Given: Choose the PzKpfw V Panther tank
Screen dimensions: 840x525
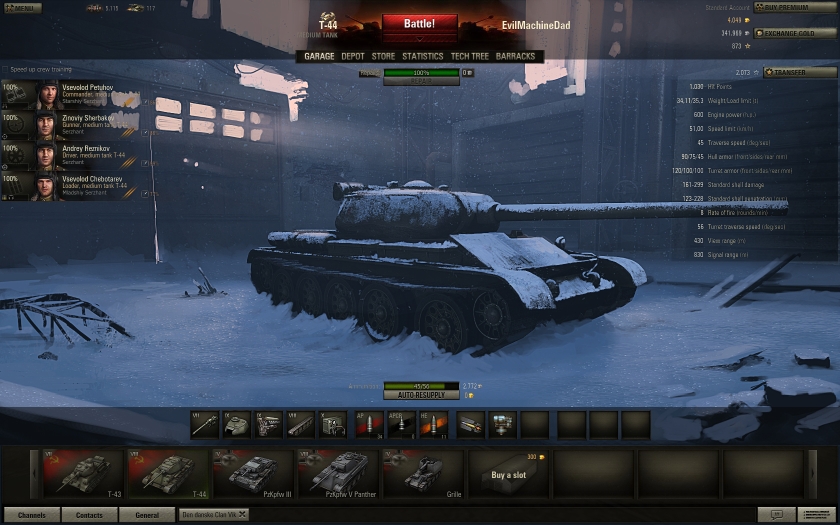Looking at the screenshot, I should pos(340,473).
